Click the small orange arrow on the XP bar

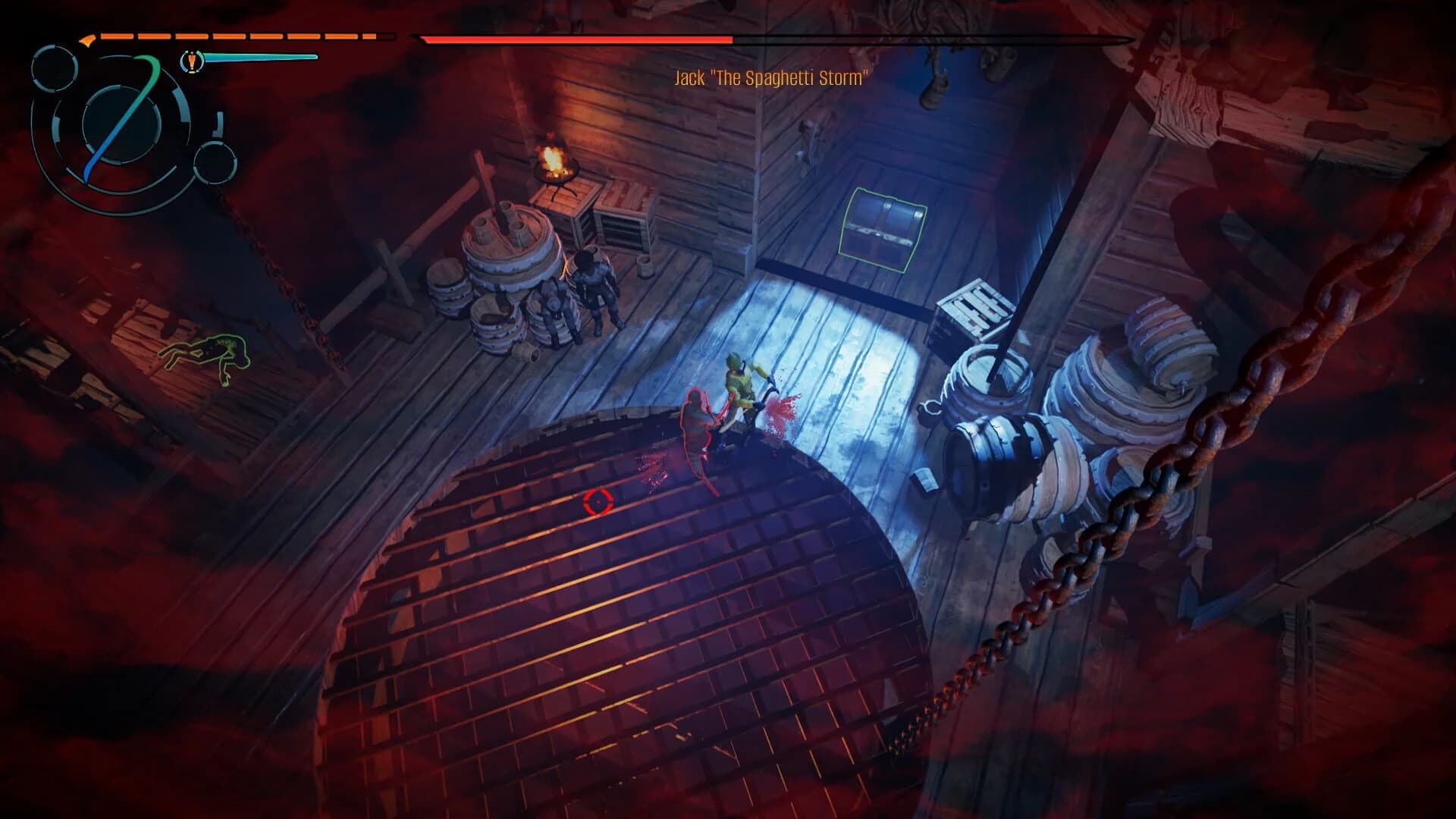[88, 40]
